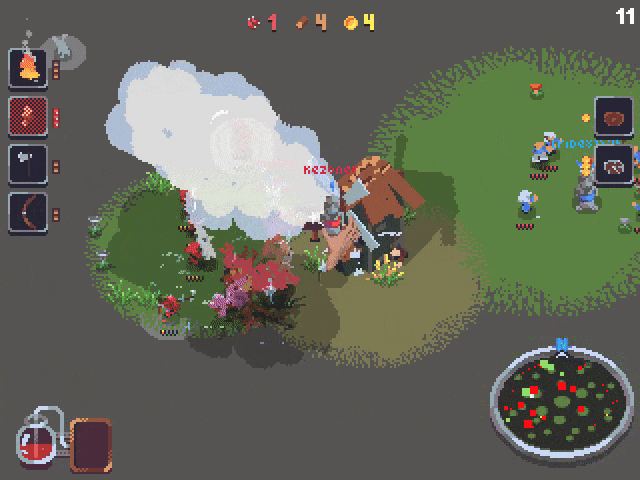
Task: Equip the axe slot
Action: click(28, 164)
